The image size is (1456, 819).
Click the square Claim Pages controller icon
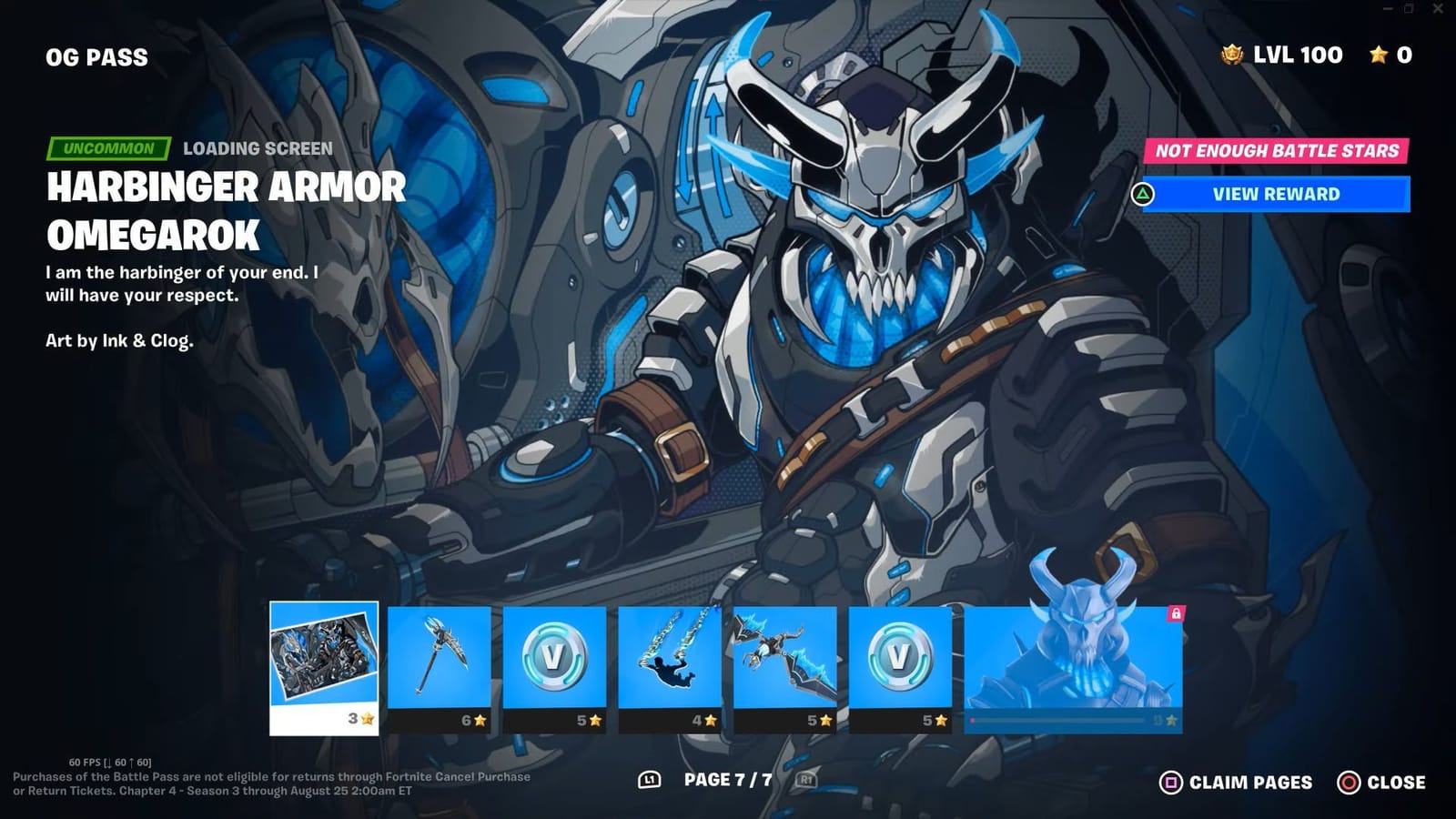[1171, 782]
